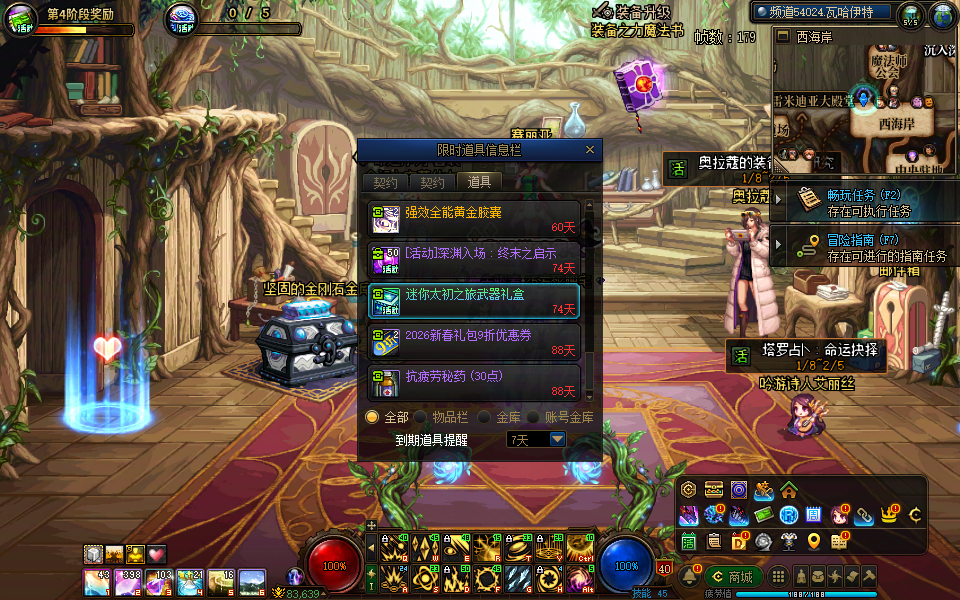Open the yellow location pin icon
This screenshot has height=600, width=960.
pyautogui.click(x=814, y=541)
